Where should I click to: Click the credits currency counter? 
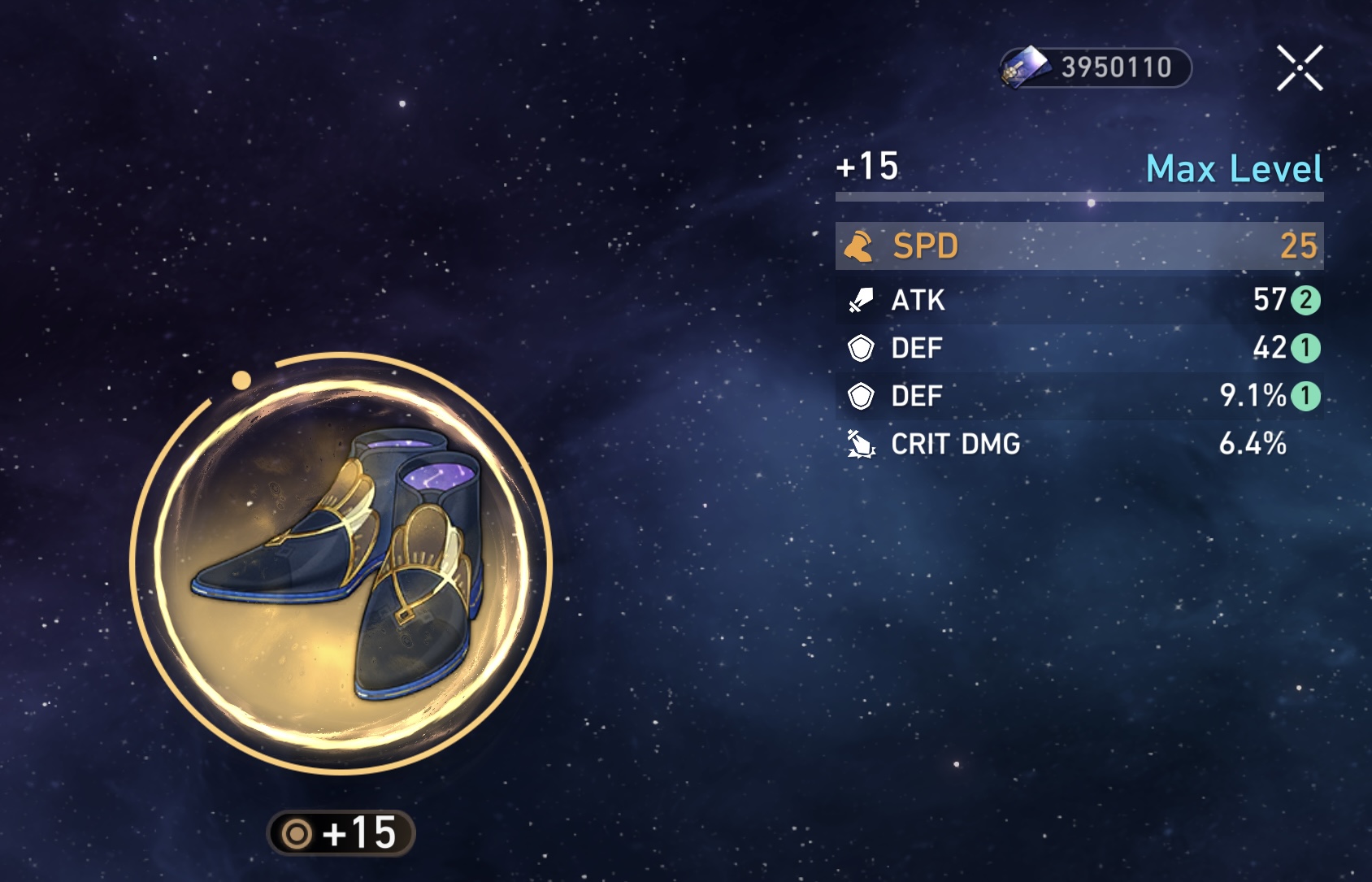click(x=1096, y=67)
